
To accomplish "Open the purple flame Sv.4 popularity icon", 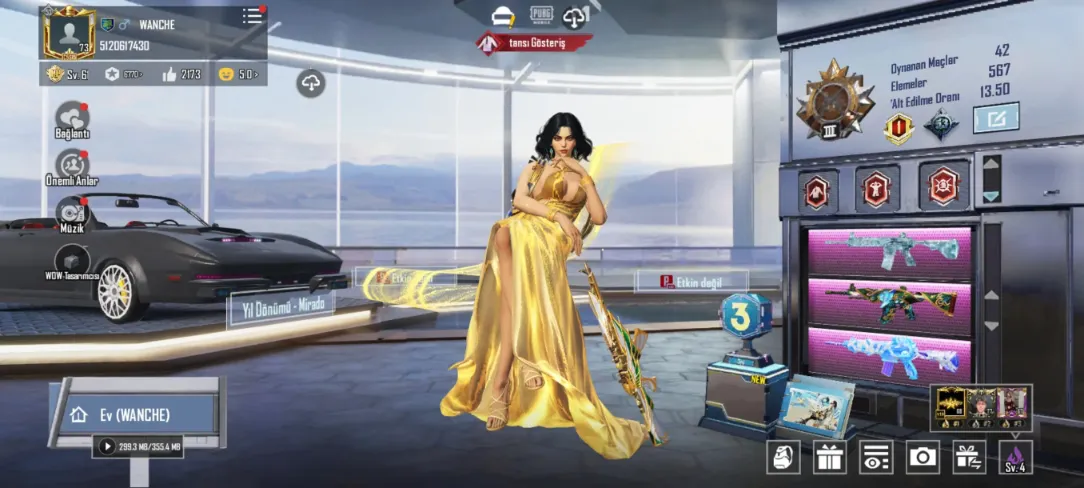I will pyautogui.click(x=1015, y=457).
